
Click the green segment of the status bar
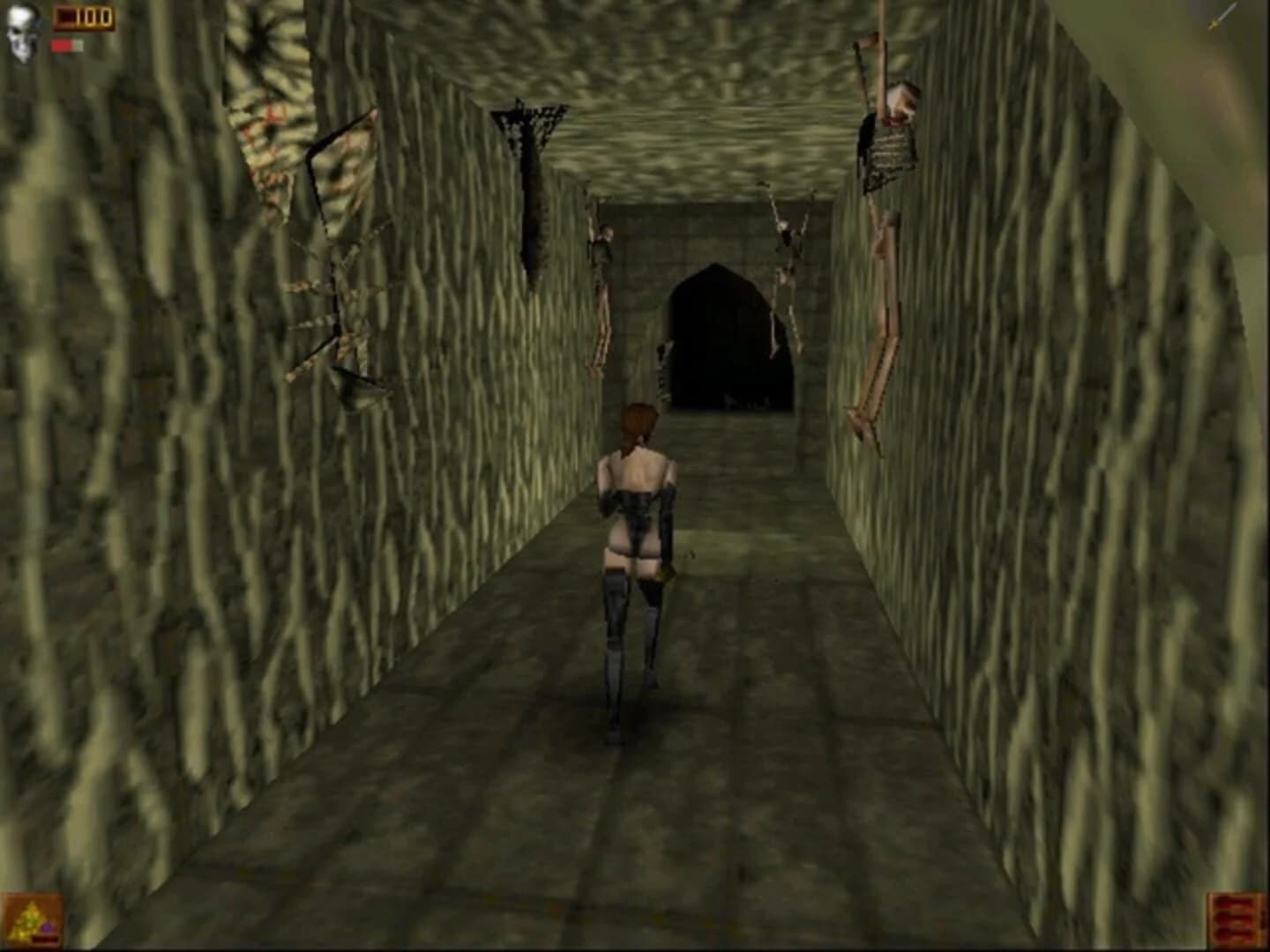coord(77,44)
